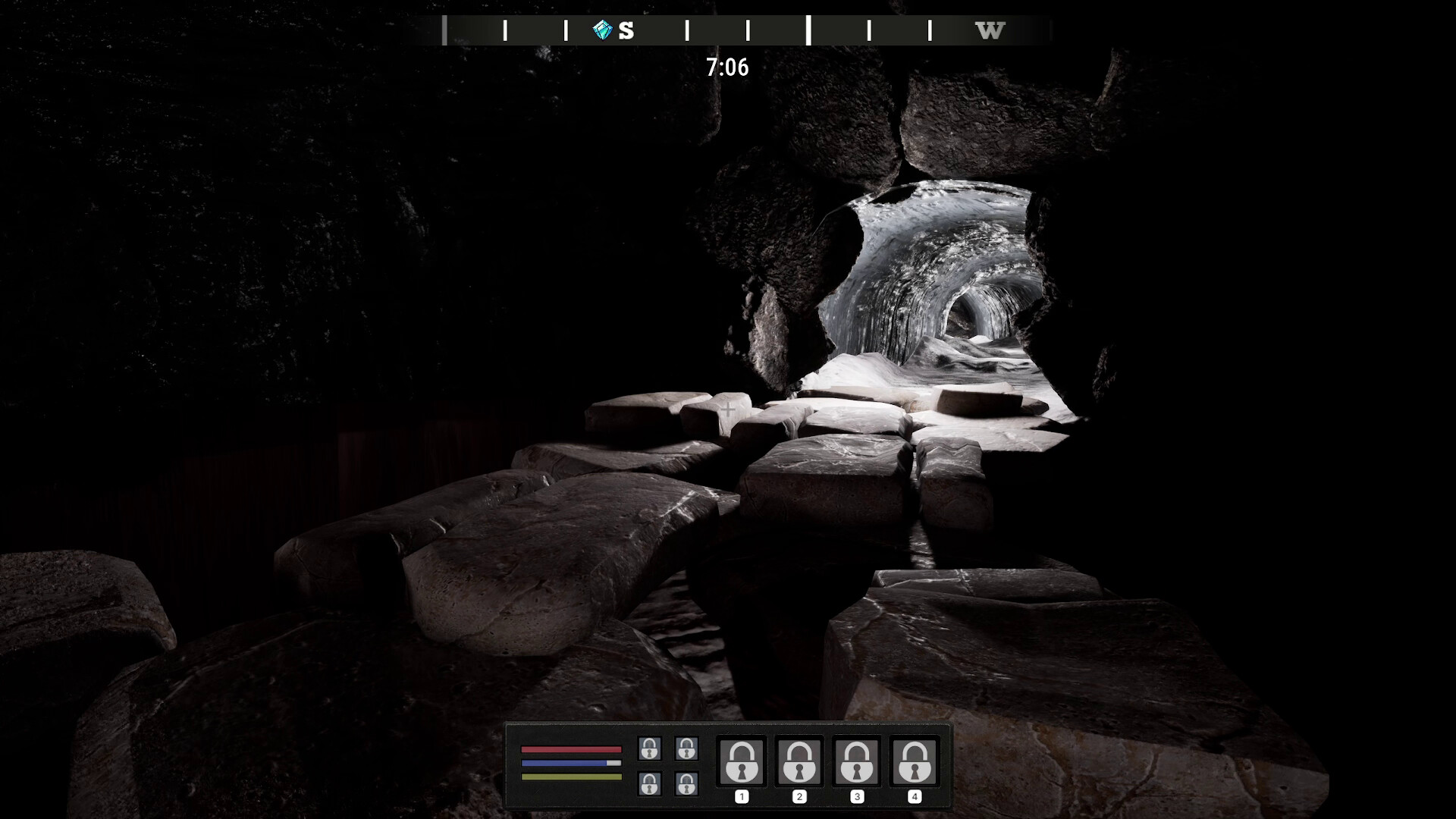Toggle the top-right small padlock ability slot
The image size is (1456, 819).
(x=687, y=750)
